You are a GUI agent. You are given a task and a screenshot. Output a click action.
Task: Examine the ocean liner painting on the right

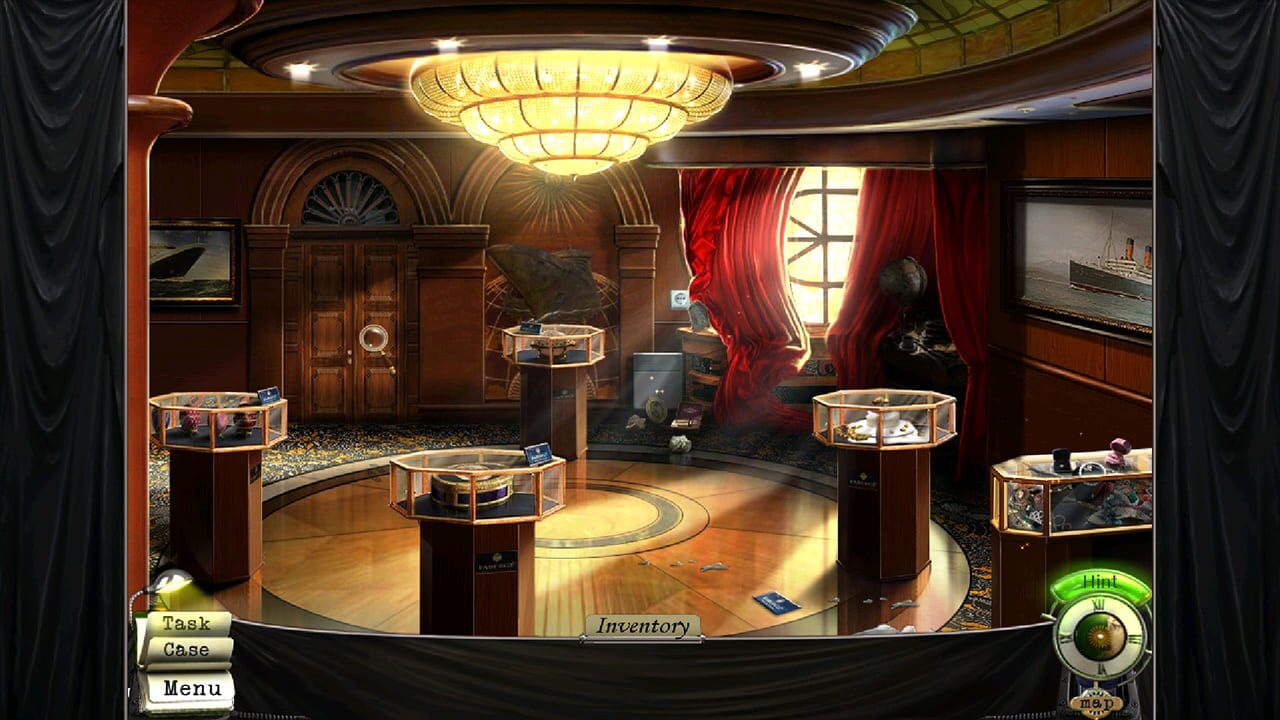tap(1090, 250)
